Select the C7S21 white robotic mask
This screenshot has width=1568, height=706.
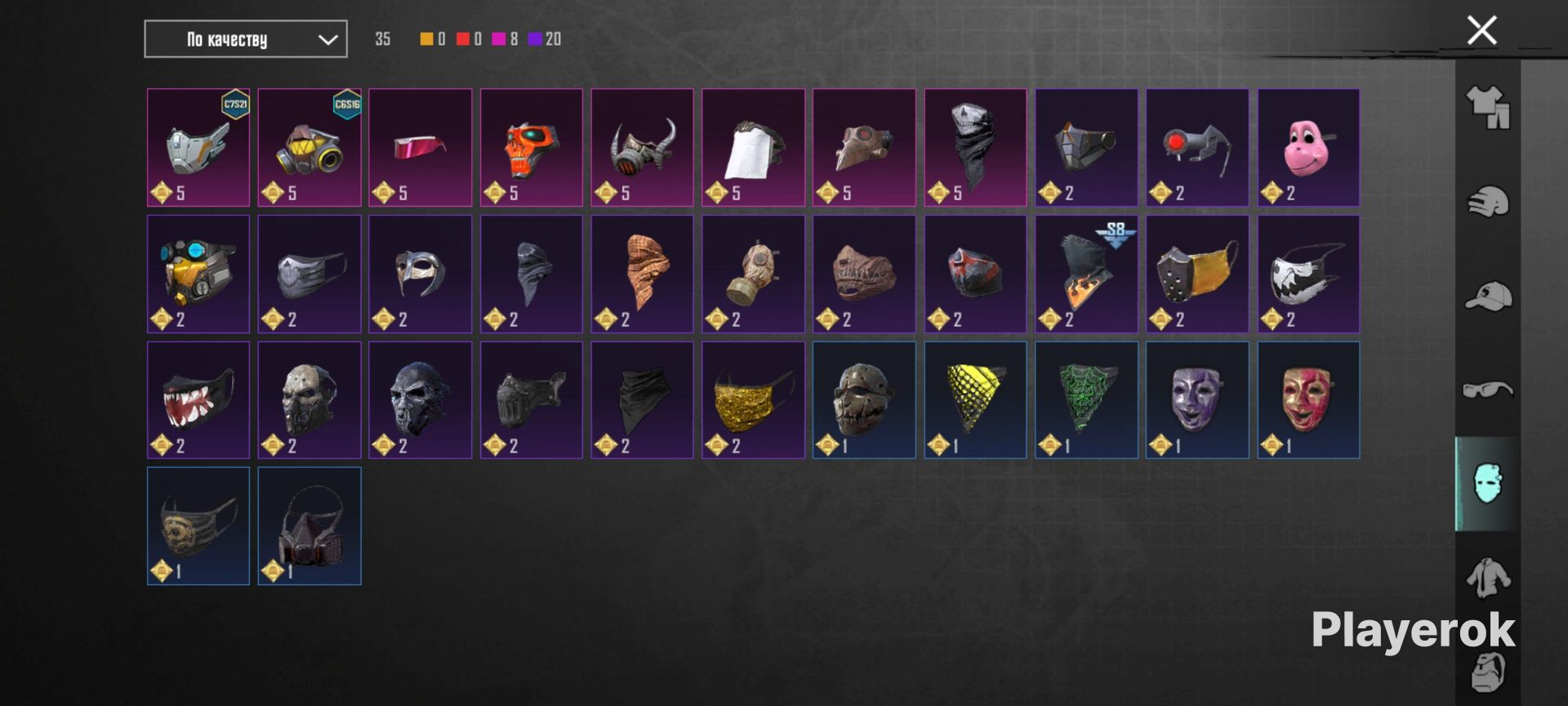198,147
